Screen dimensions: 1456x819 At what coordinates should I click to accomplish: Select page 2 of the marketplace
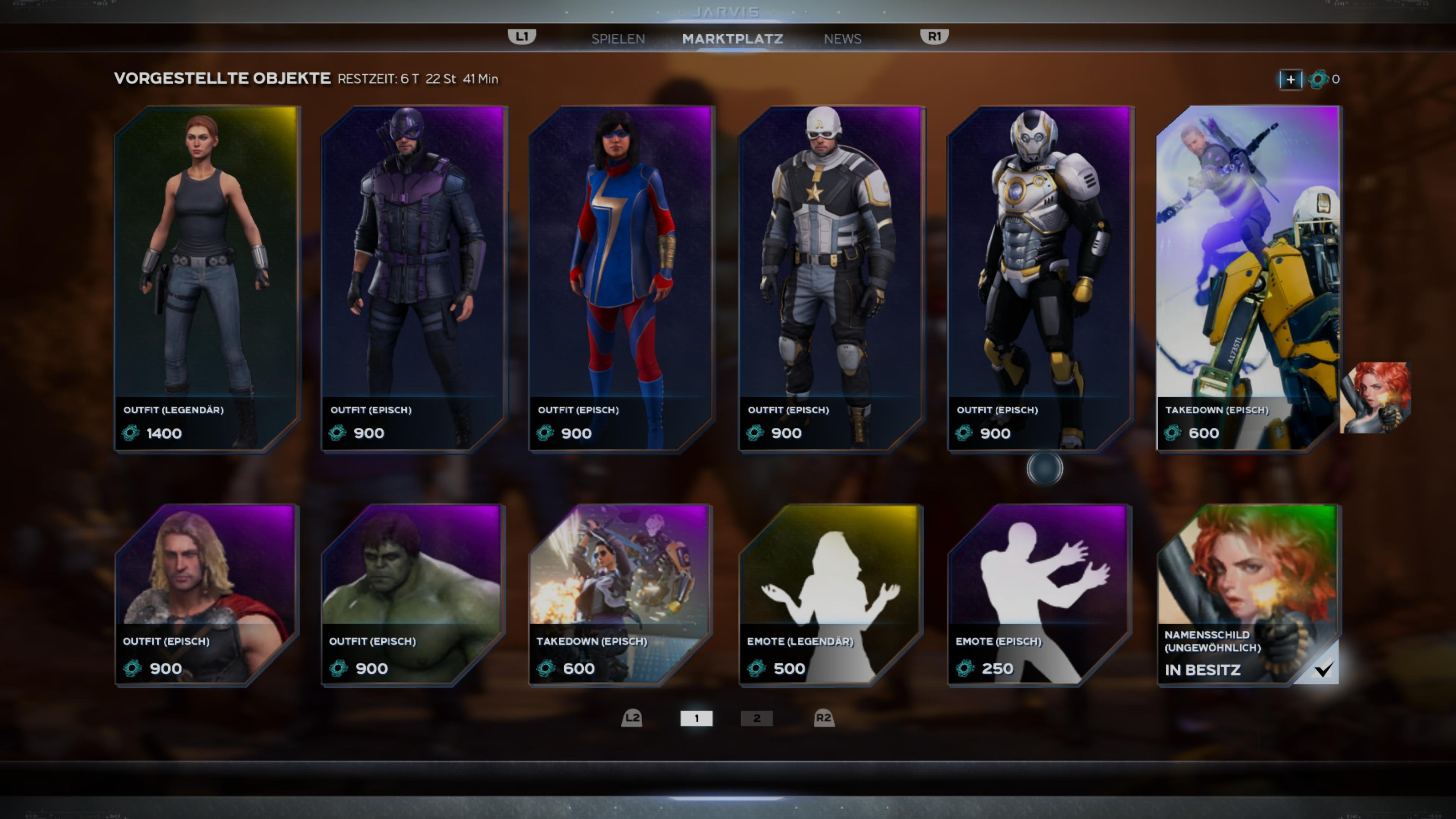coord(756,719)
